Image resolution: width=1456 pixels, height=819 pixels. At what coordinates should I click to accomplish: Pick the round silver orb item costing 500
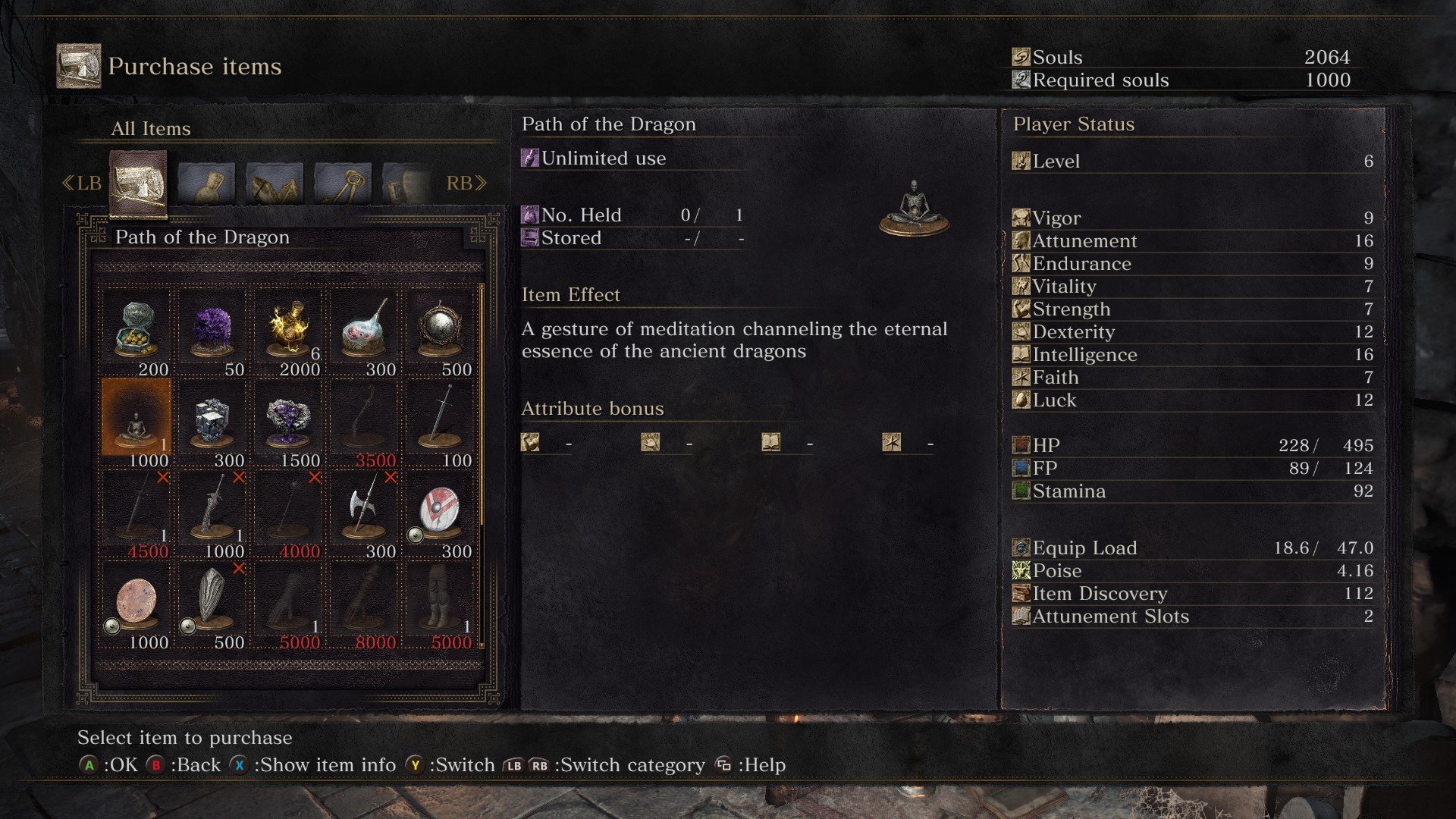tap(440, 331)
